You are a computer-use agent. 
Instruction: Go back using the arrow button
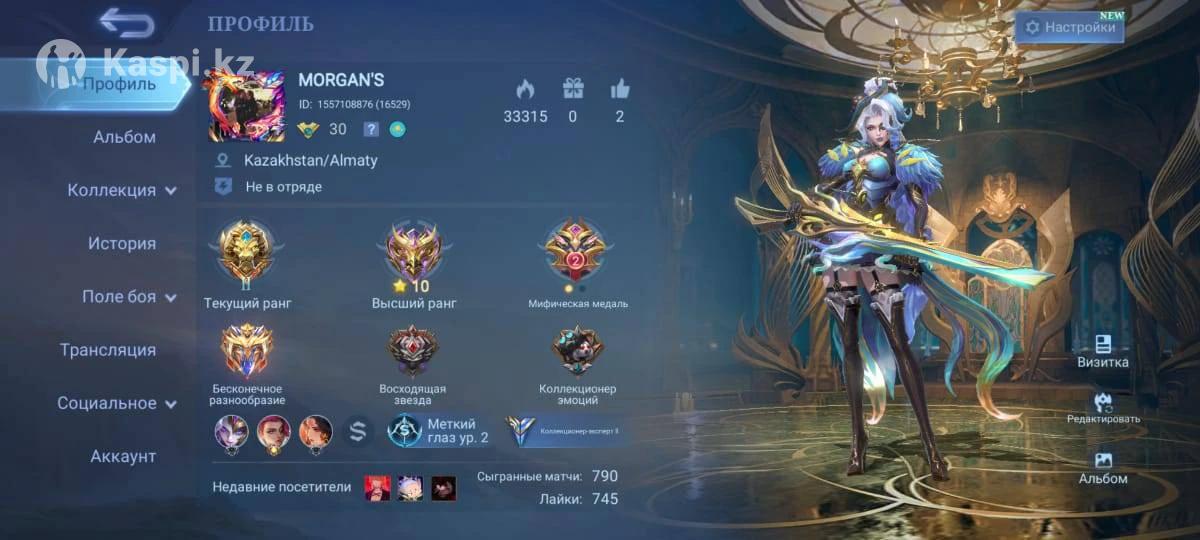127,23
